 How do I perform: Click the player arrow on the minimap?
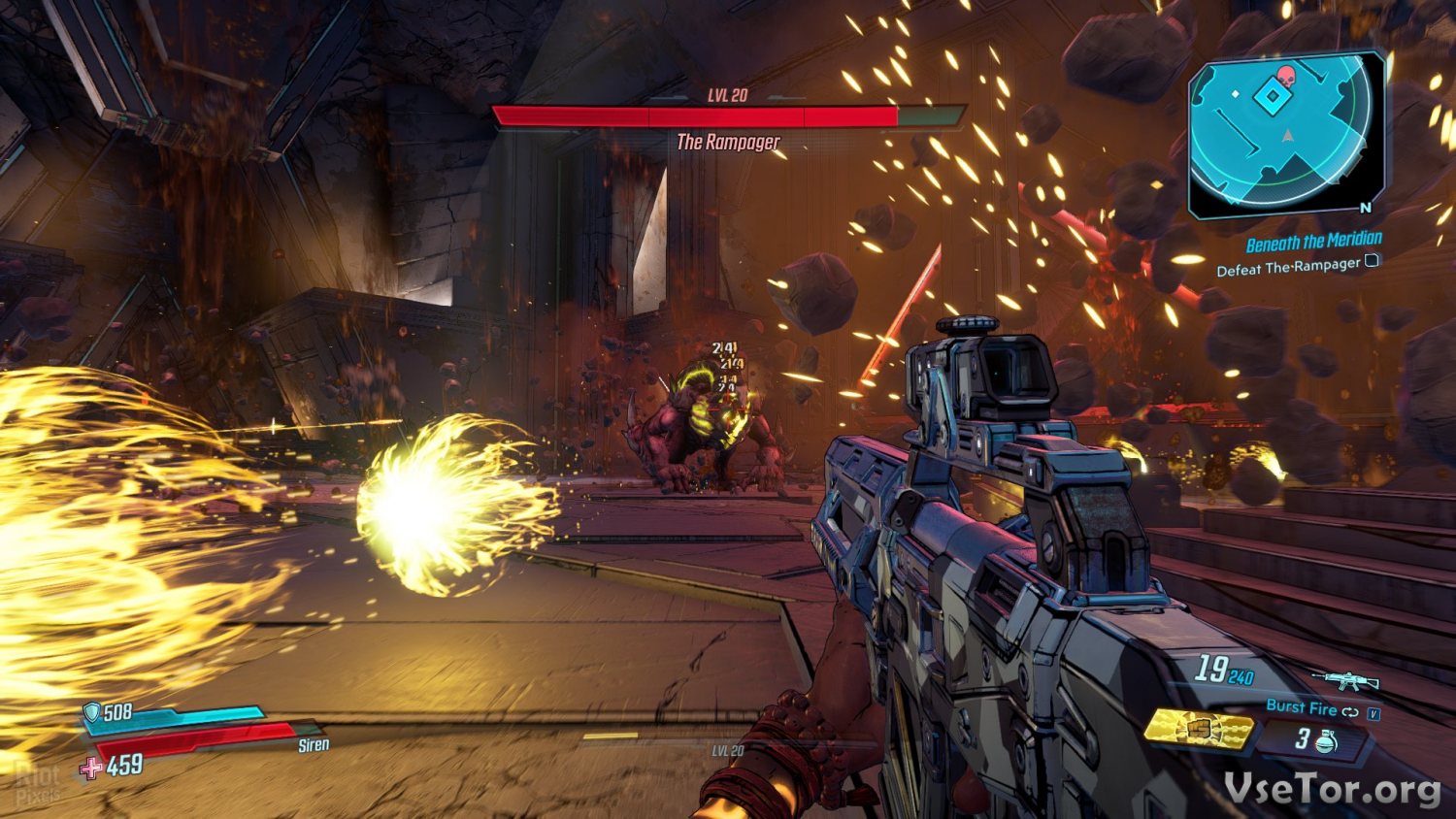pos(1288,137)
